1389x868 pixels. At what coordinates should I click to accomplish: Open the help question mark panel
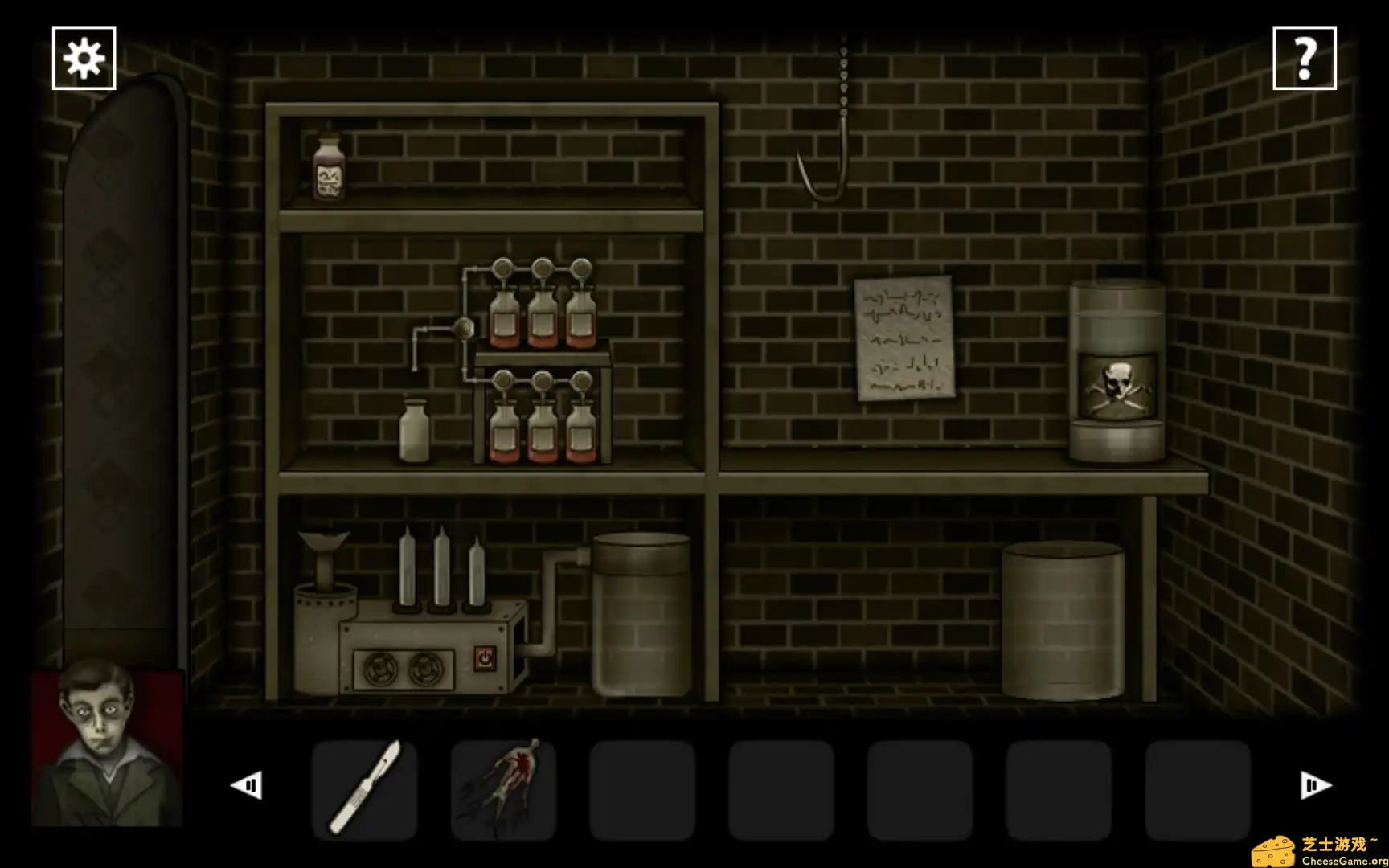tap(1305, 57)
